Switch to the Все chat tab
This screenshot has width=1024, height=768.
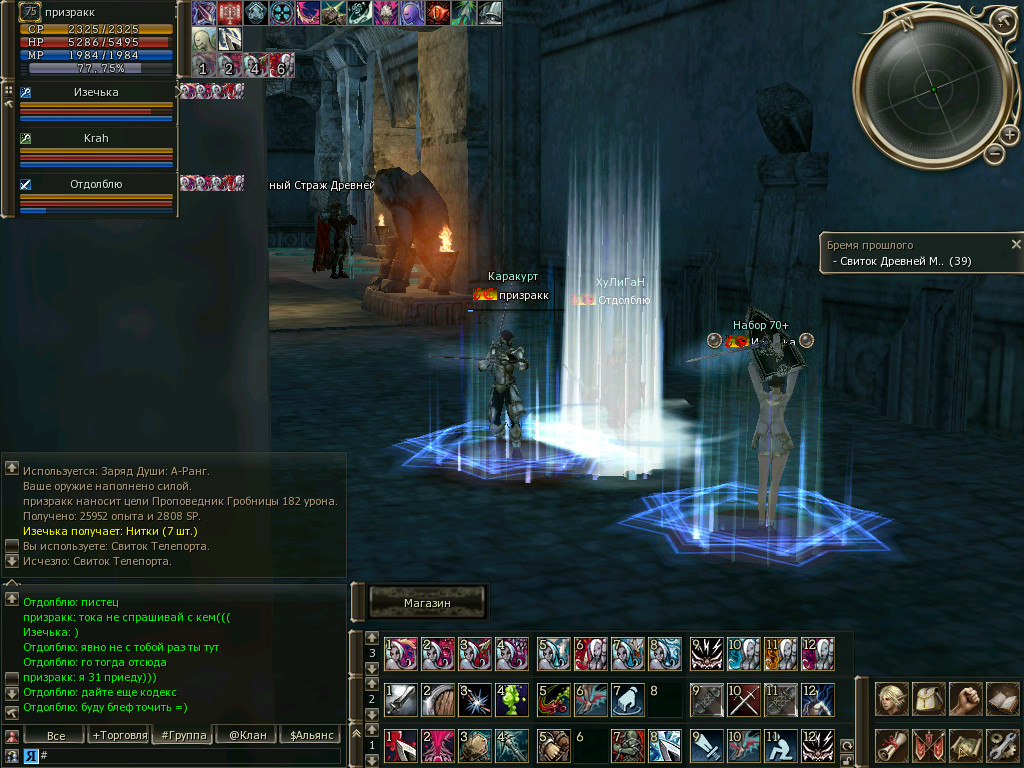(x=57, y=736)
